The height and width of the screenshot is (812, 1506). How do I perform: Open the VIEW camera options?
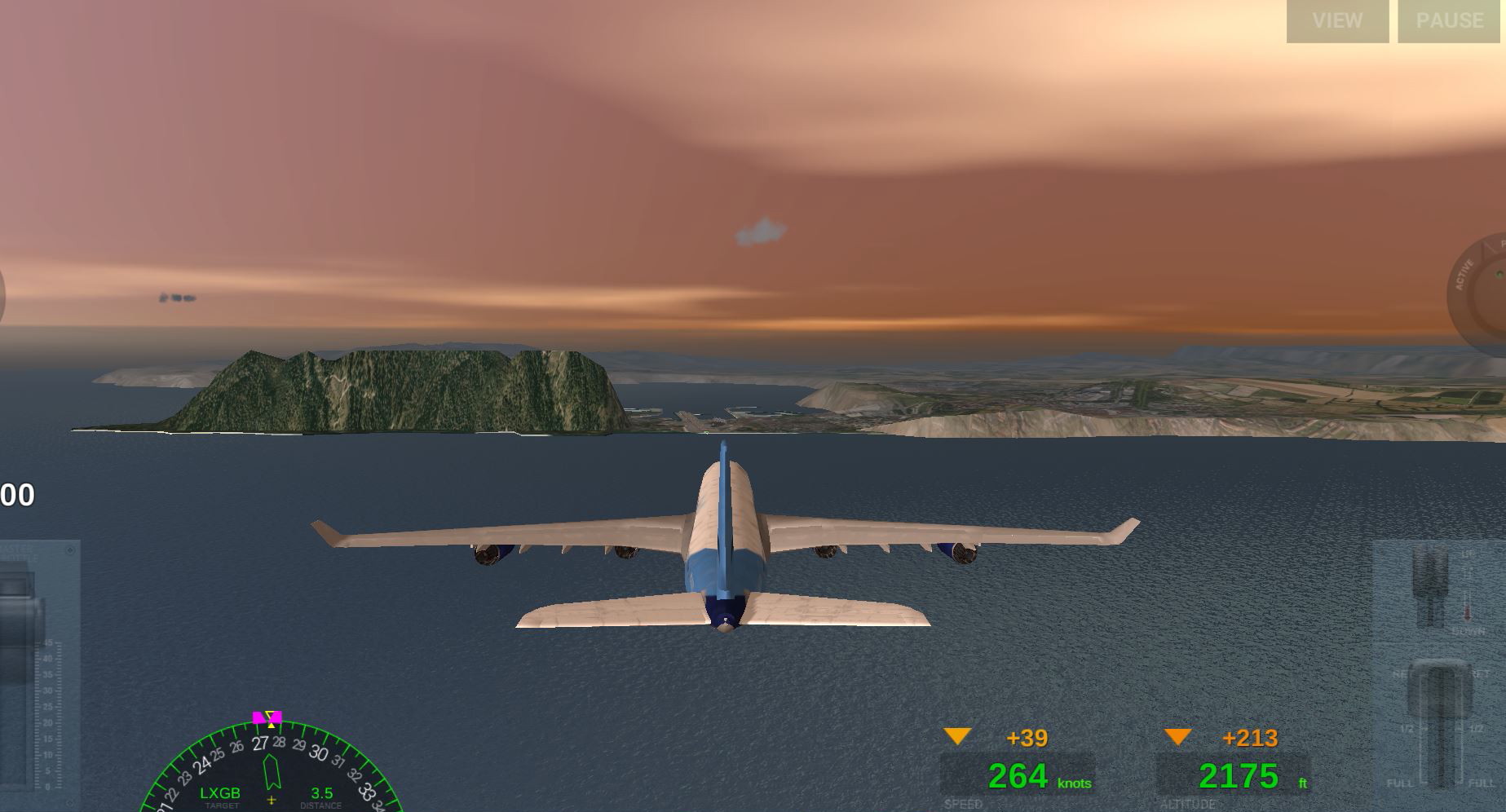(1337, 21)
